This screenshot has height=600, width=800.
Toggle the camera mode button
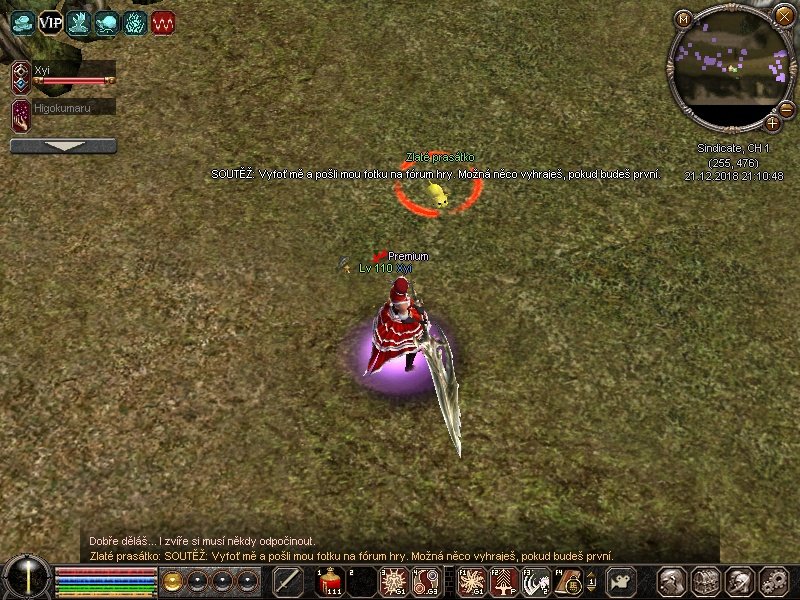[622, 582]
